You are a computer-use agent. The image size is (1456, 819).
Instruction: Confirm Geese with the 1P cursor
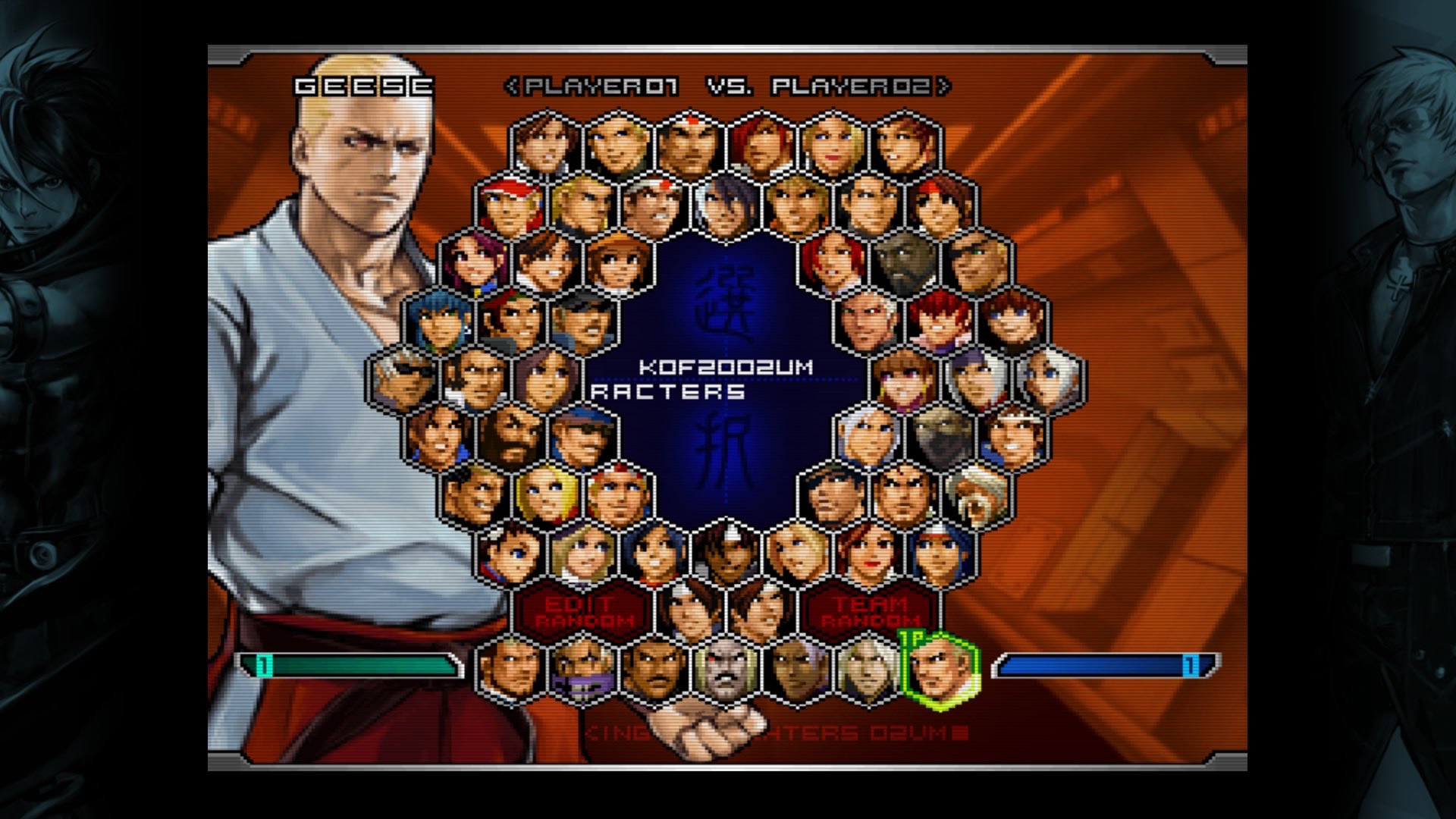tap(940, 670)
